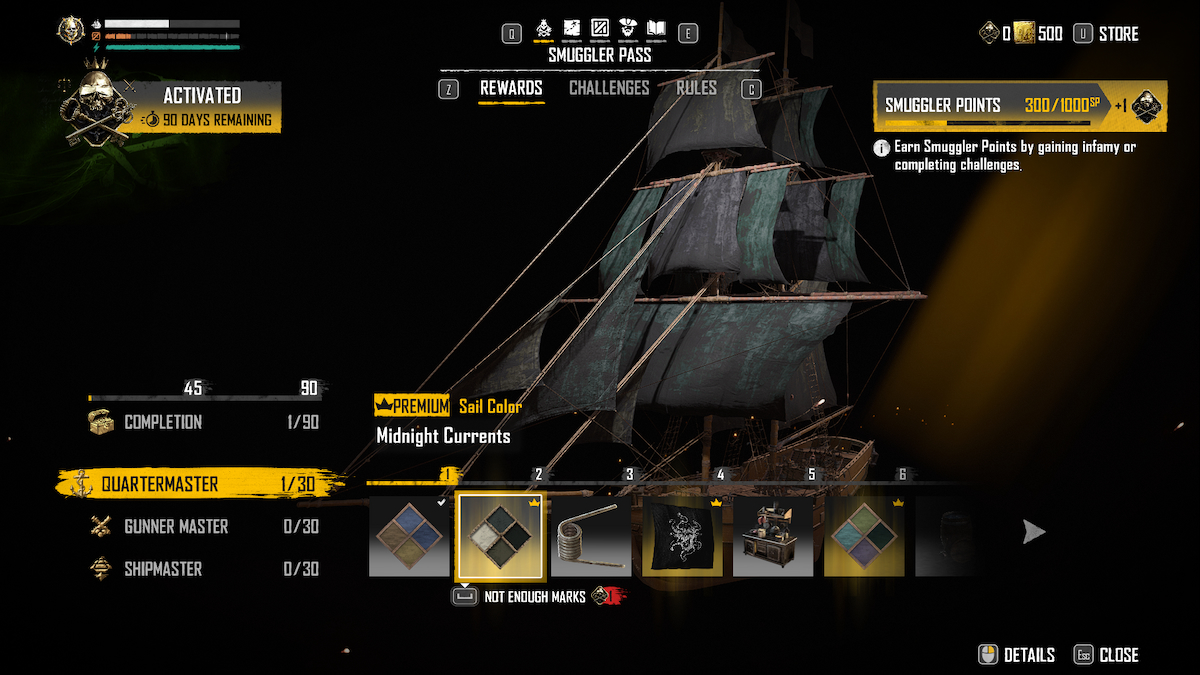
Task: Open the Rules tab
Action: click(696, 88)
